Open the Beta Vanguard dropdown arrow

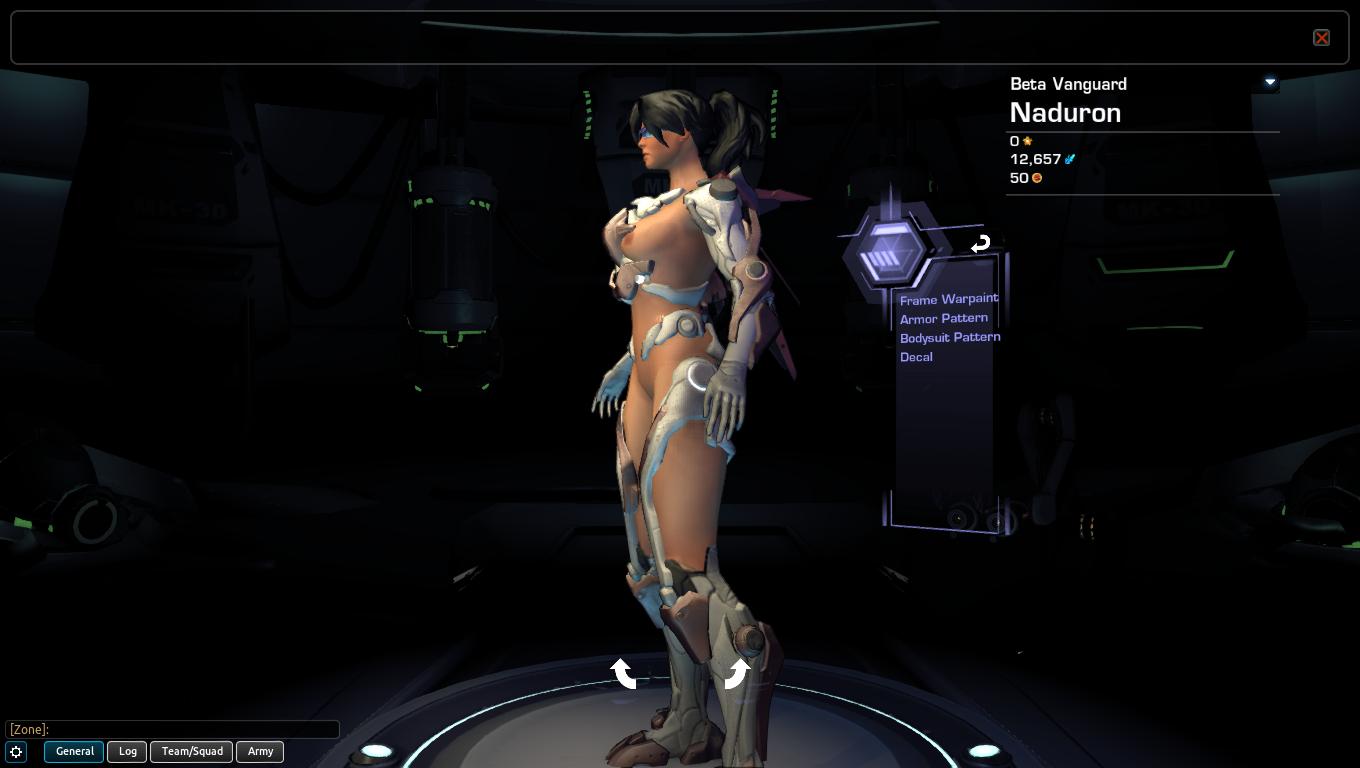tap(1270, 82)
